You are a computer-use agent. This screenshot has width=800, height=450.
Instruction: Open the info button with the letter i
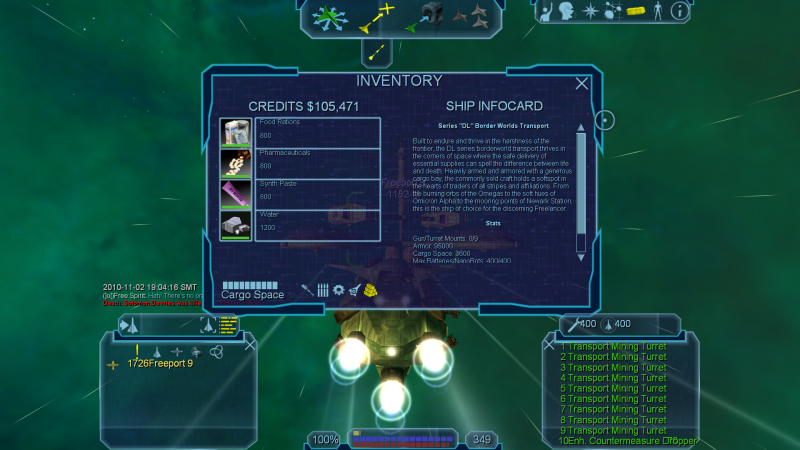pyautogui.click(x=680, y=12)
